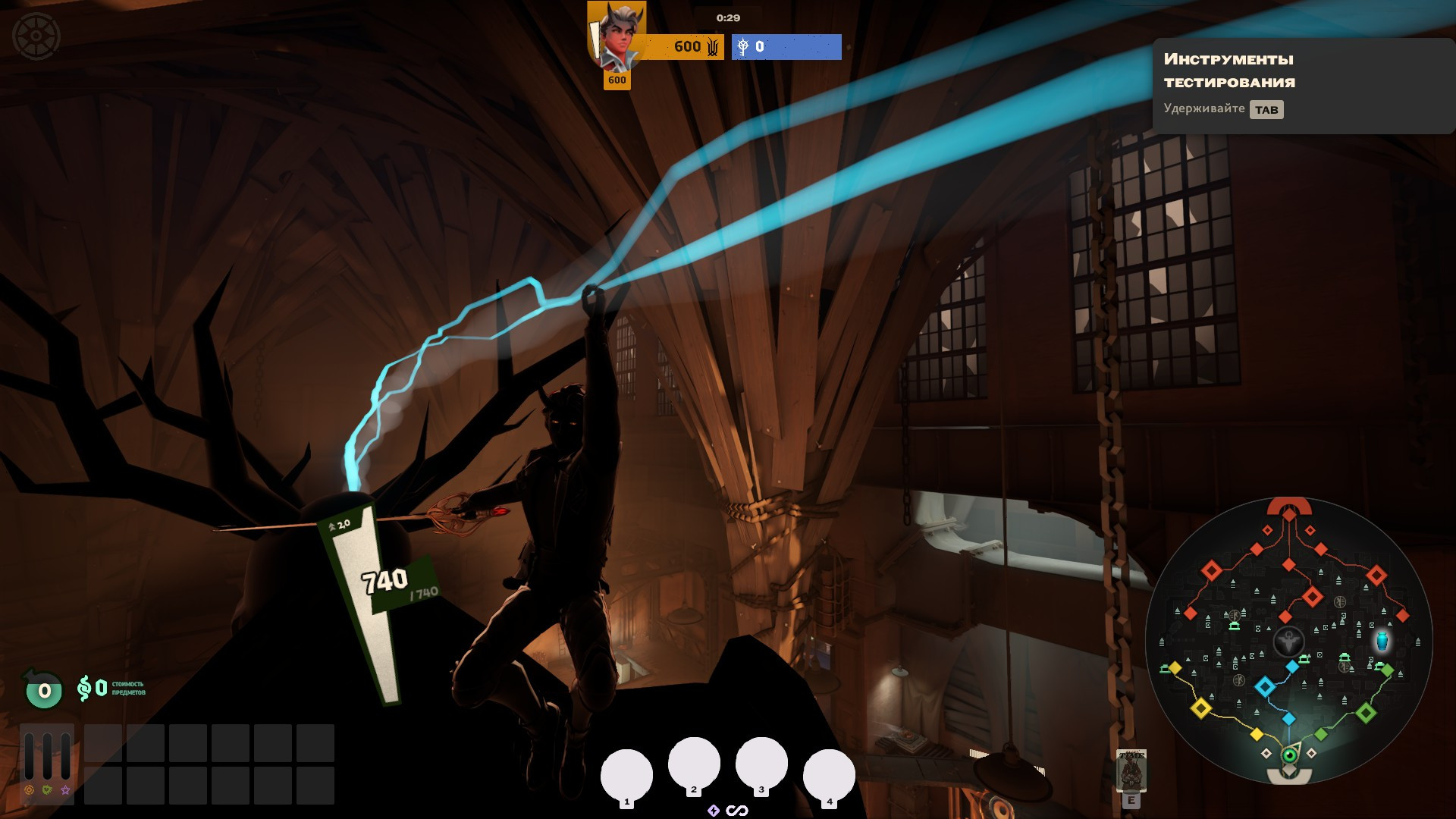Activate ability slot number 3
Viewport: 1456px width, 819px height.
761,764
